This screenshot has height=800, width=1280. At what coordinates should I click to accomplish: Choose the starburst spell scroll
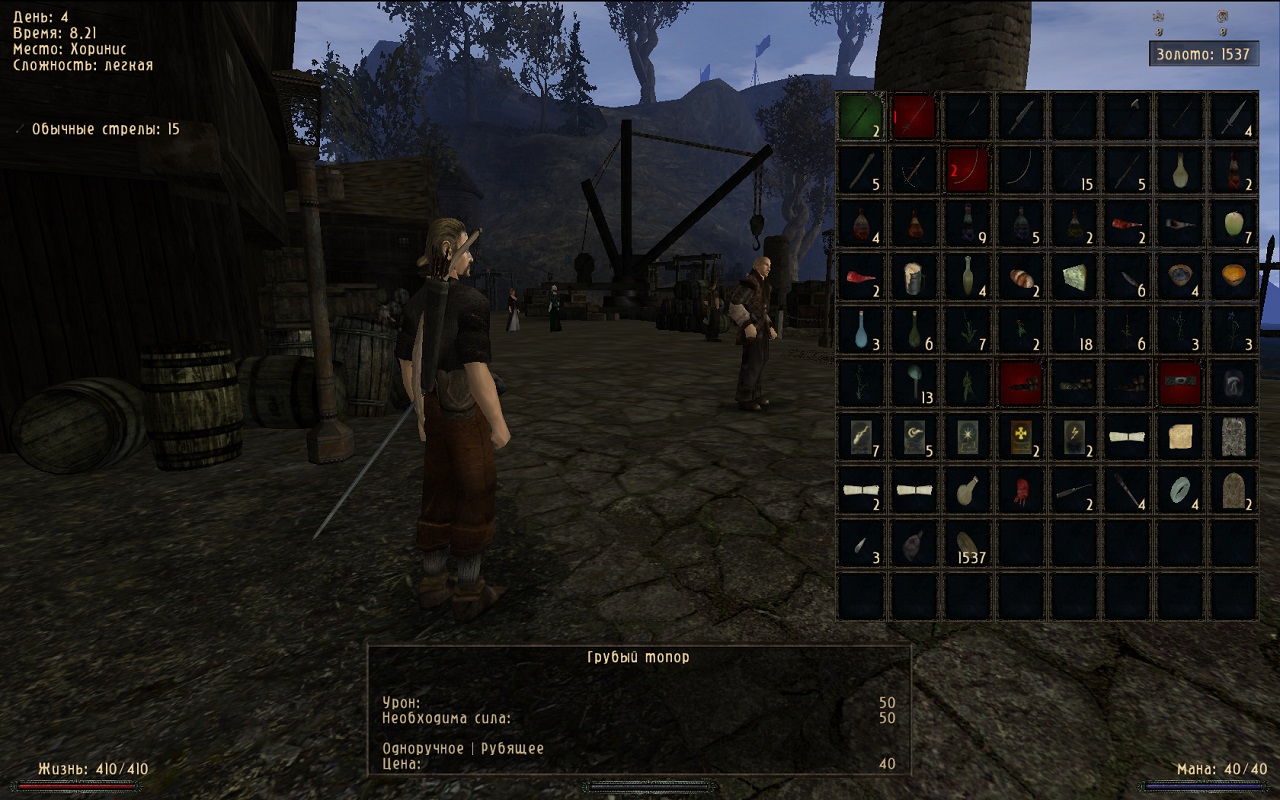968,437
